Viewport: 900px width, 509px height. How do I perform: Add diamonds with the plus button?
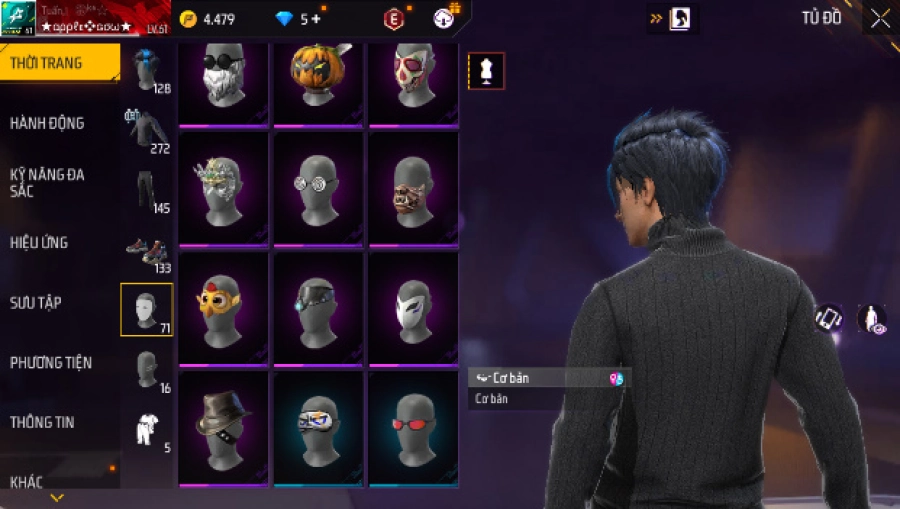click(x=317, y=19)
